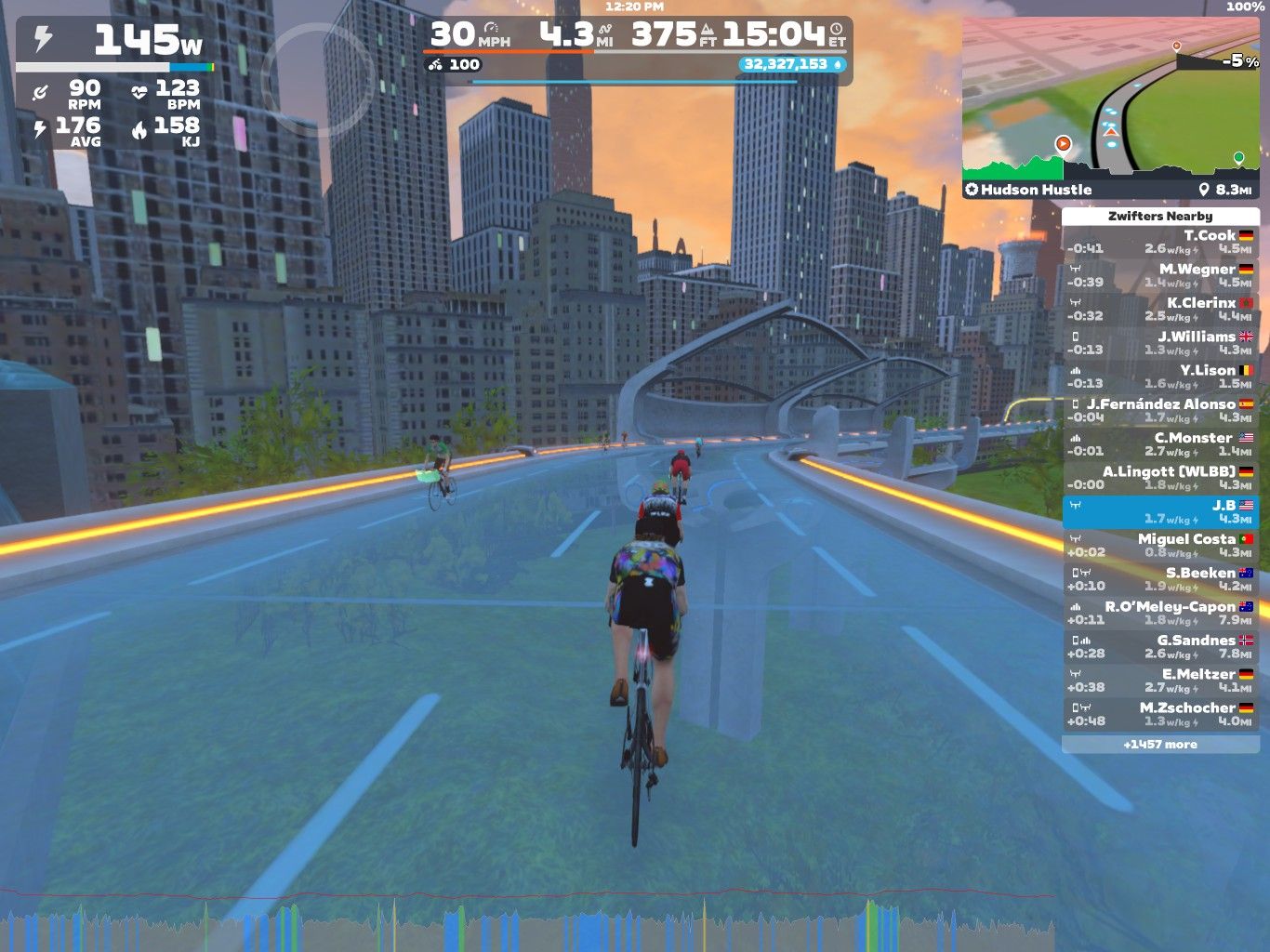Choose Miguel Costa in the list

point(1160,545)
